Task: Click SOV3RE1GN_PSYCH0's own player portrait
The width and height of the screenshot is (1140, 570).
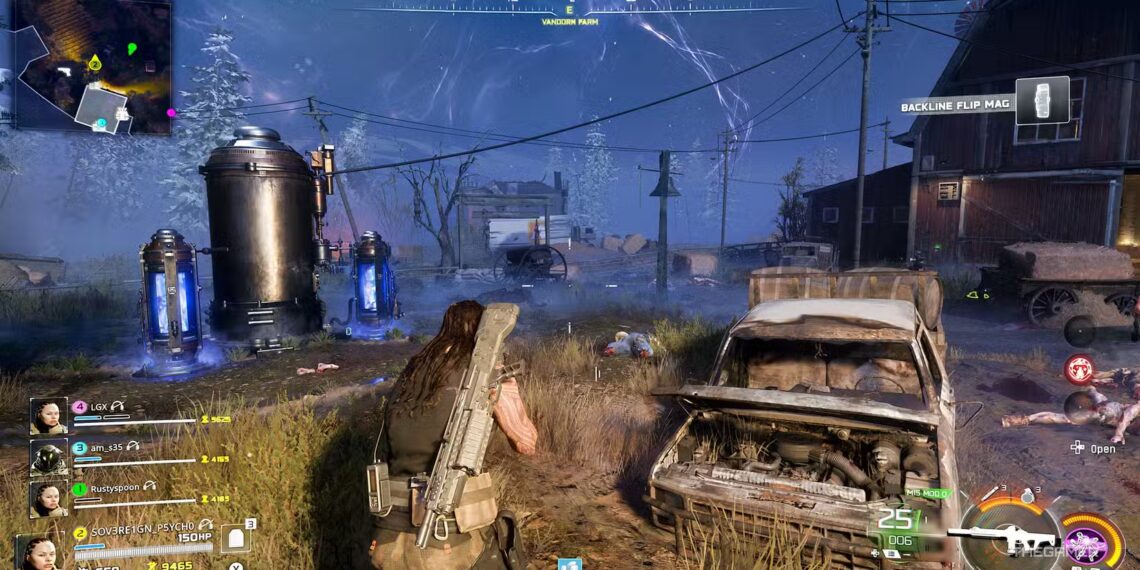Action: (38, 552)
